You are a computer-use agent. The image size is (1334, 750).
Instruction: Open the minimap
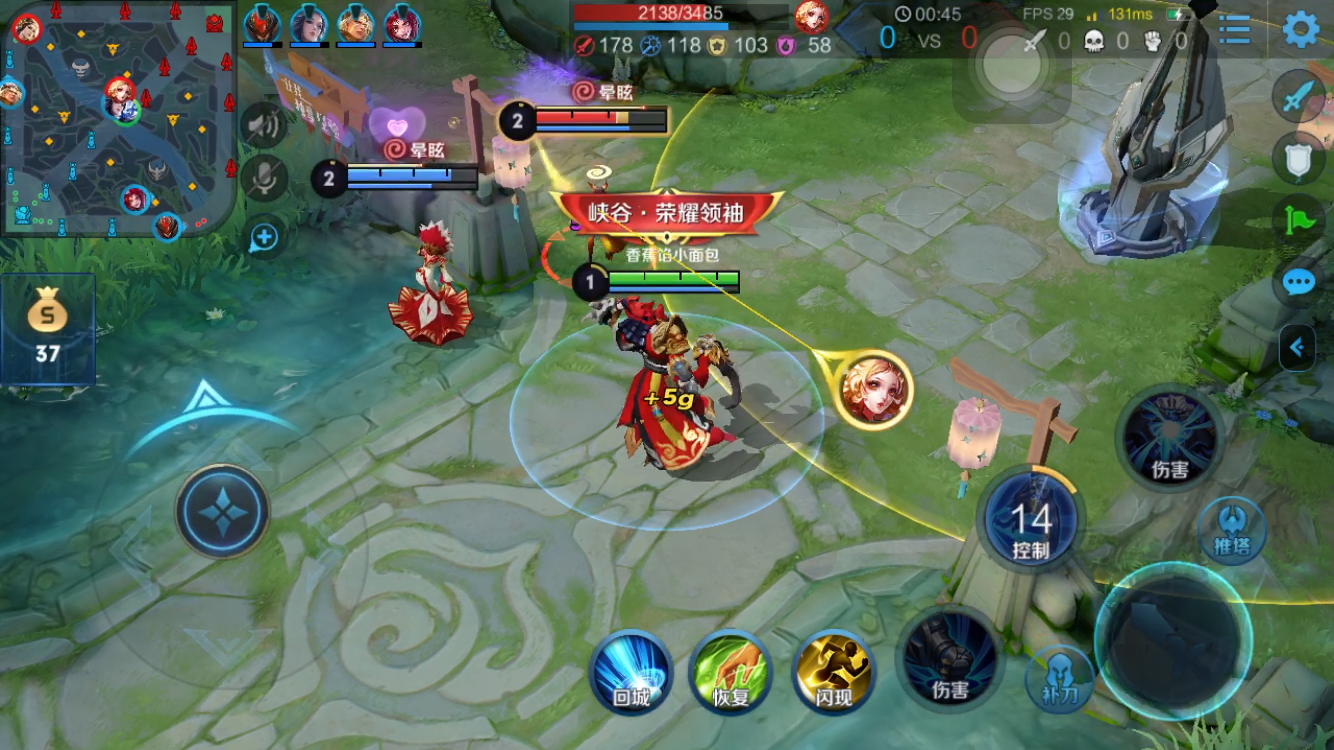(118, 118)
